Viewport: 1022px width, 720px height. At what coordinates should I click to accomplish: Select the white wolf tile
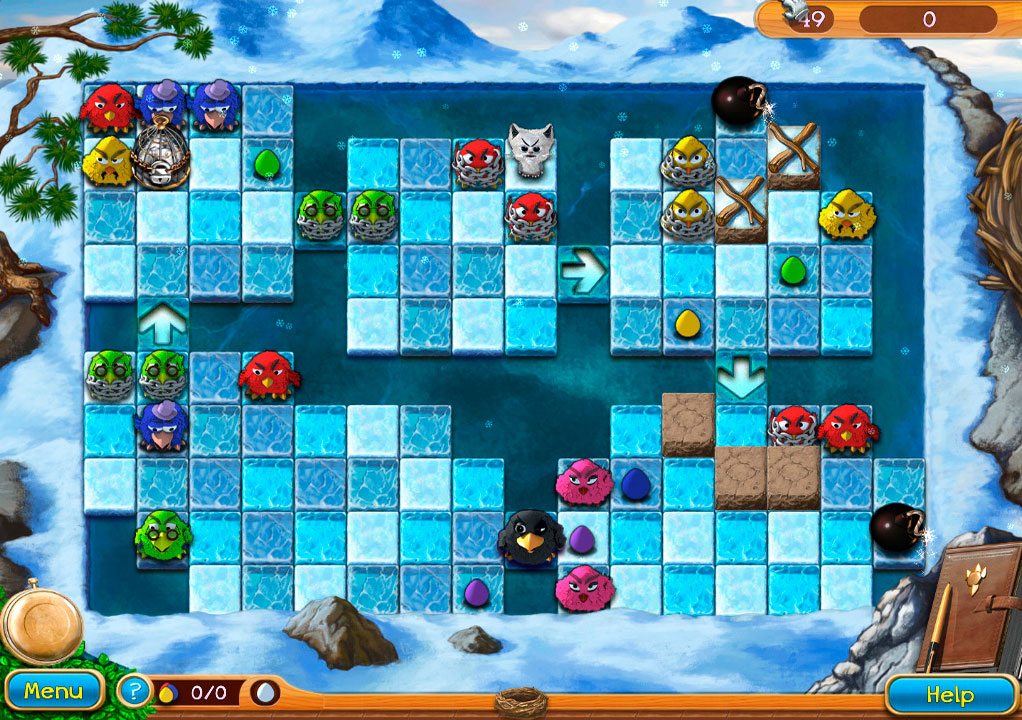[x=530, y=151]
